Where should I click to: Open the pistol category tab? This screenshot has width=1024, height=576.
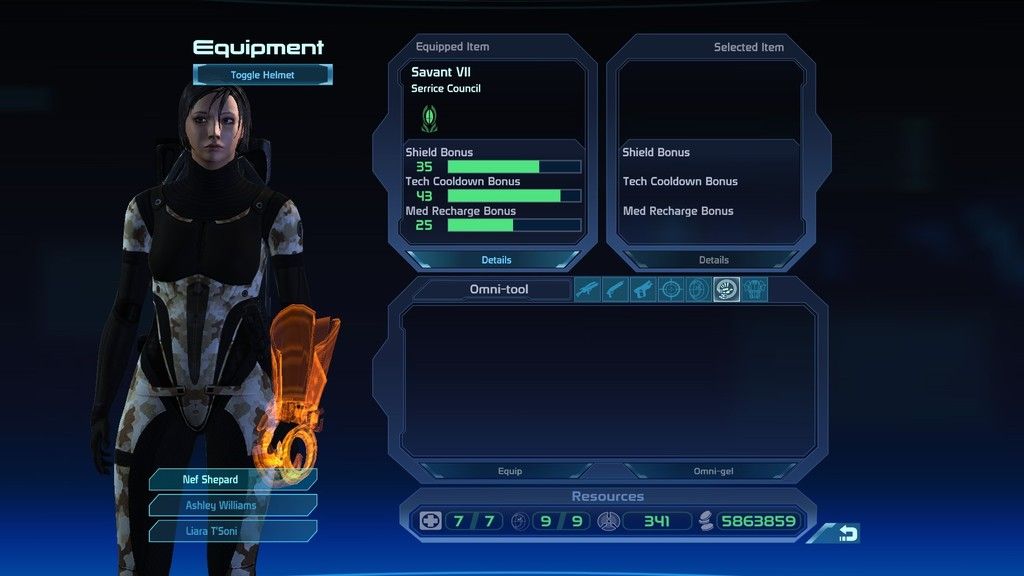tap(643, 290)
